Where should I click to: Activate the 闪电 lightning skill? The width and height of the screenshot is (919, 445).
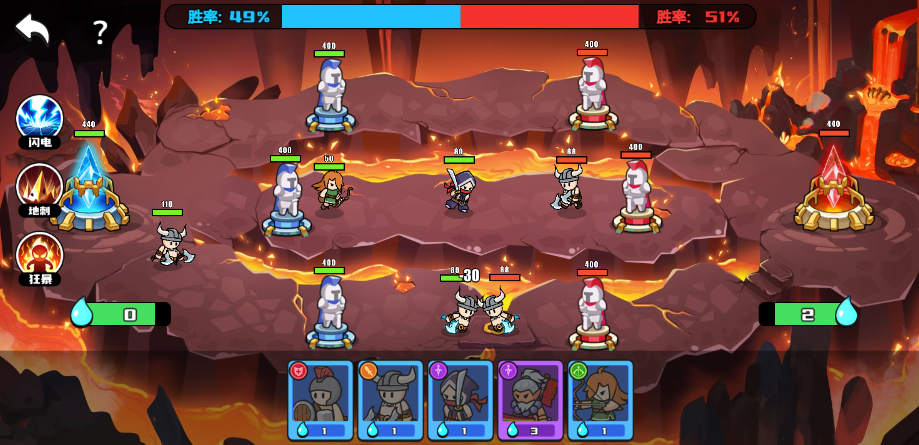(39, 119)
